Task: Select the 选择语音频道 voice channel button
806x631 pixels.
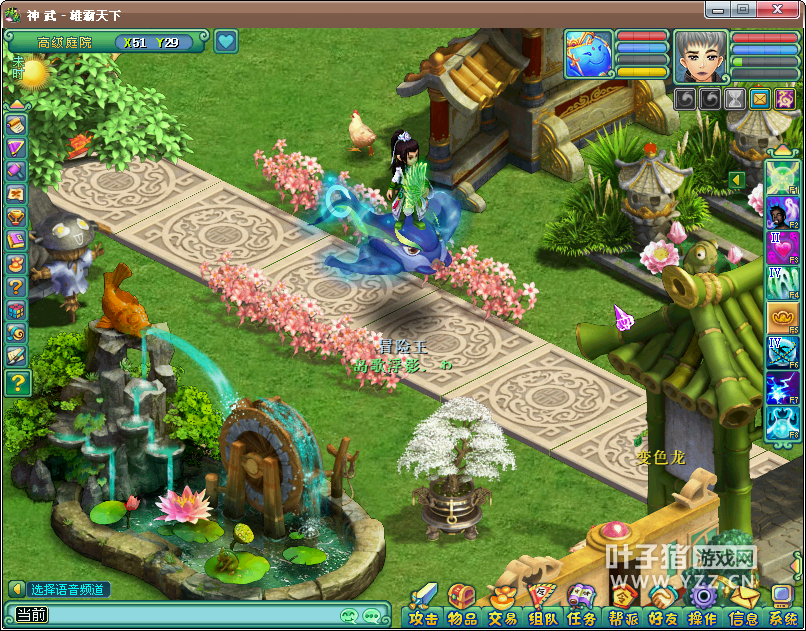Action: (60, 589)
